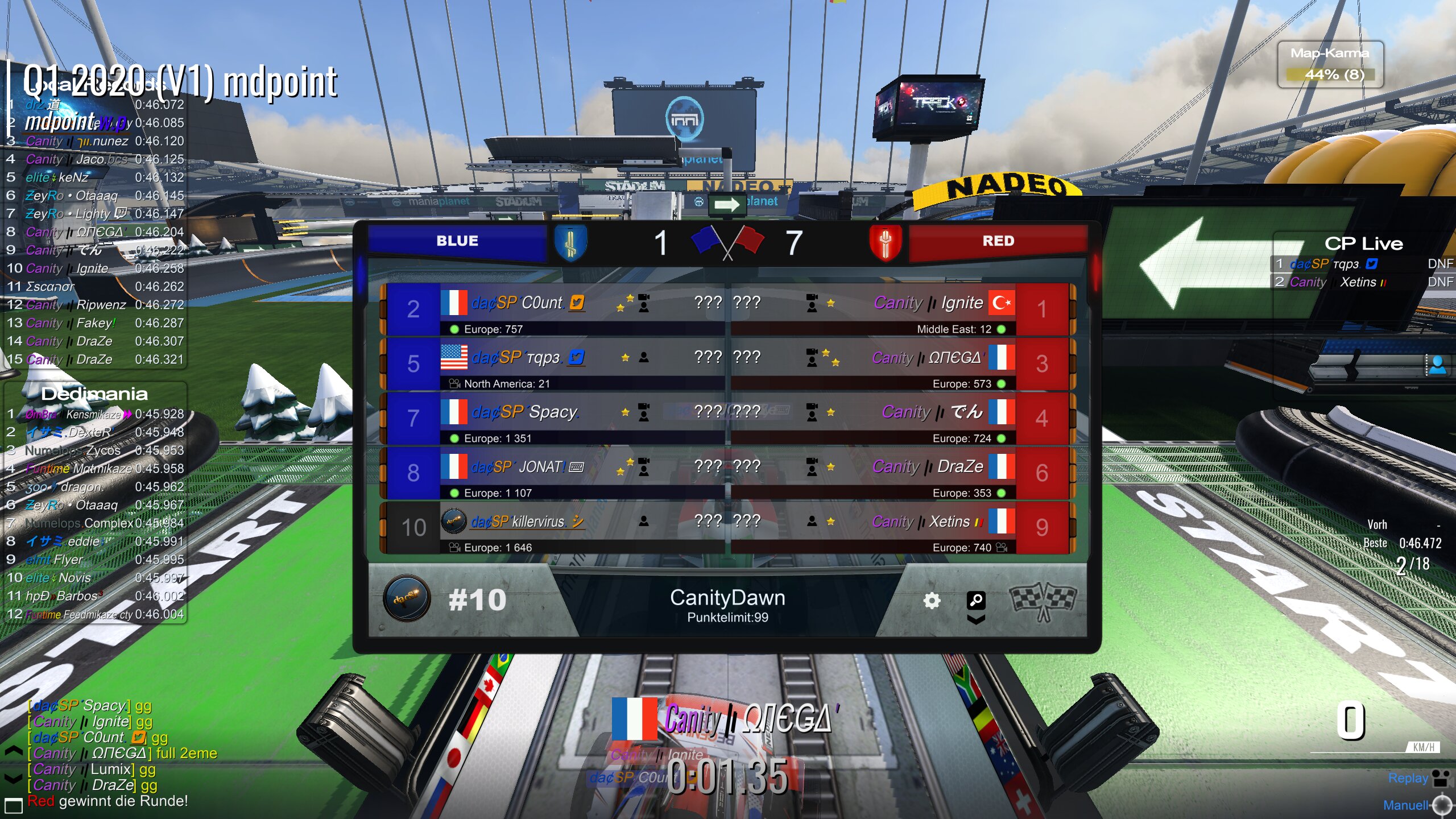The image size is (1456, 819).
Task: Open the CP Live widget header
Action: pyautogui.click(x=1363, y=243)
